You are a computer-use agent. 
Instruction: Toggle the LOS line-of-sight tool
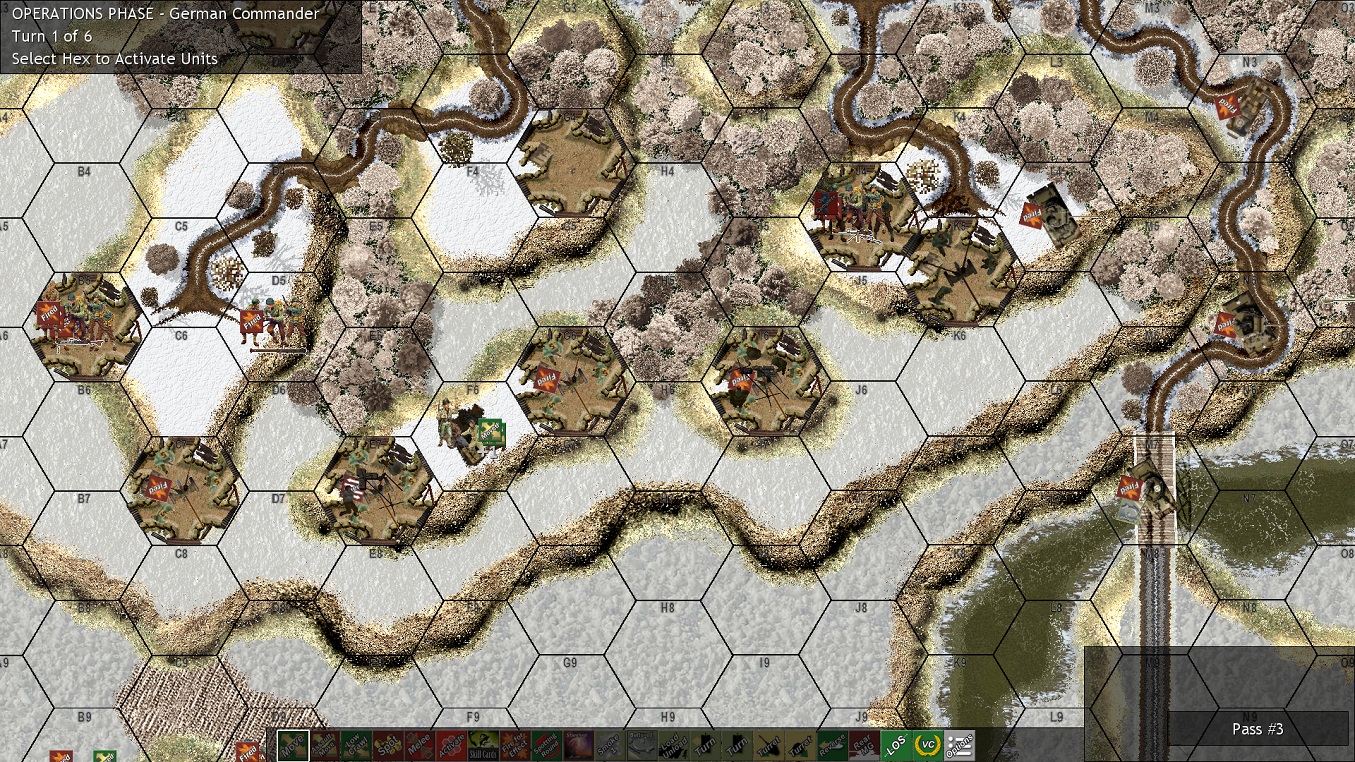click(897, 745)
